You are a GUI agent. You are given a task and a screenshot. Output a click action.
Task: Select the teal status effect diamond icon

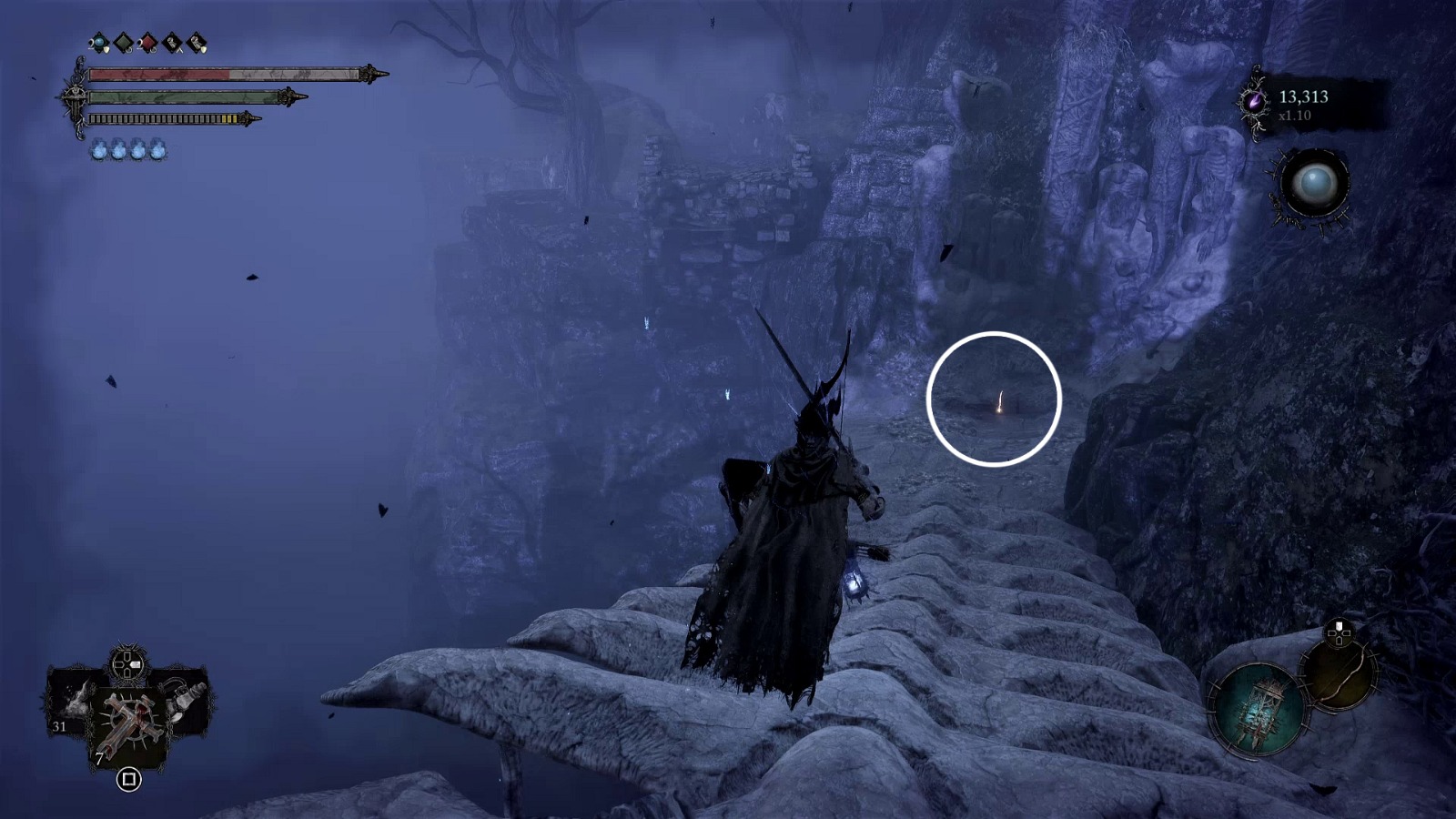[x=98, y=42]
